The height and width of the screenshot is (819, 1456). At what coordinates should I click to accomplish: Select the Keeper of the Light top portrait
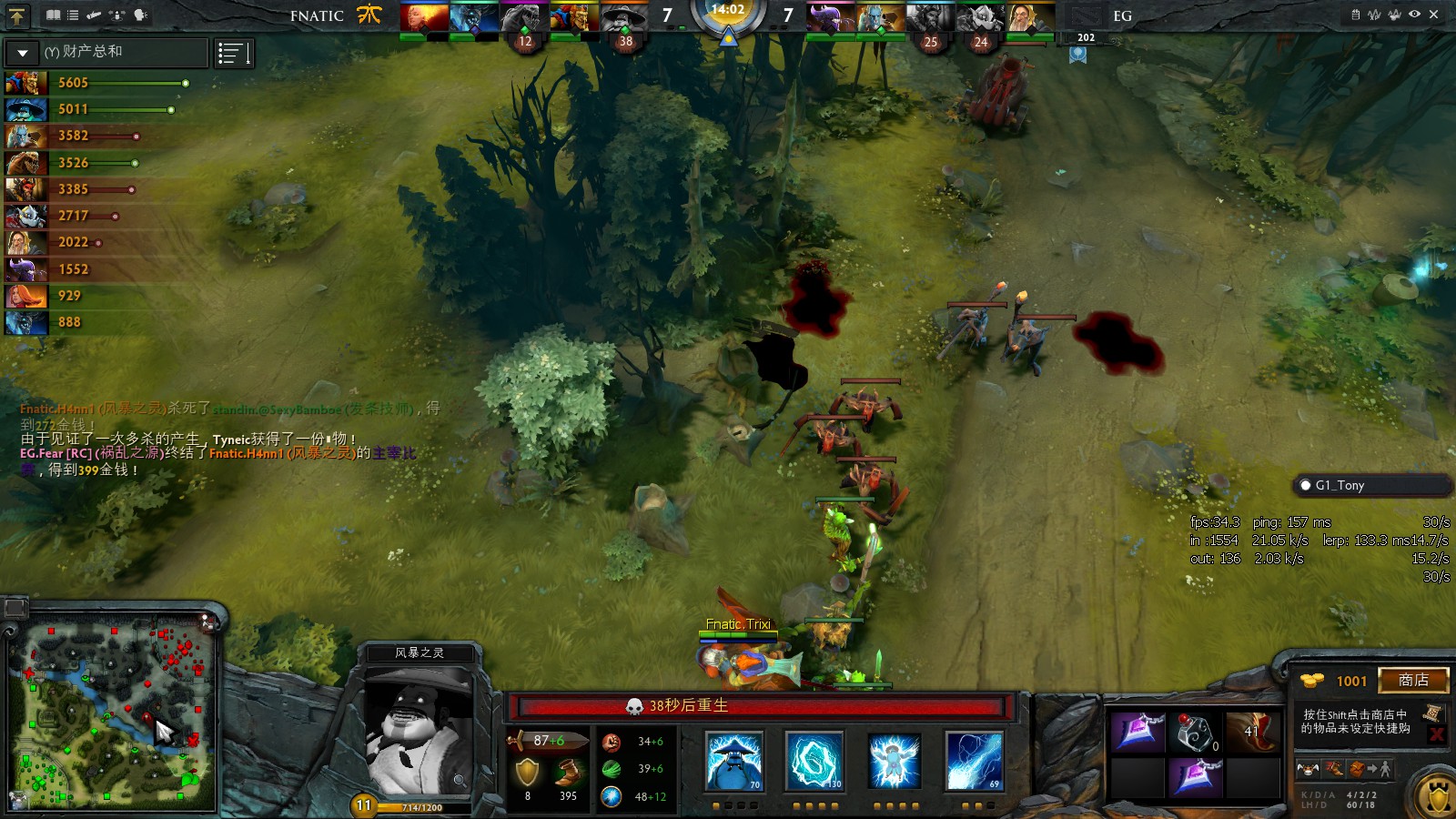coord(1030,17)
